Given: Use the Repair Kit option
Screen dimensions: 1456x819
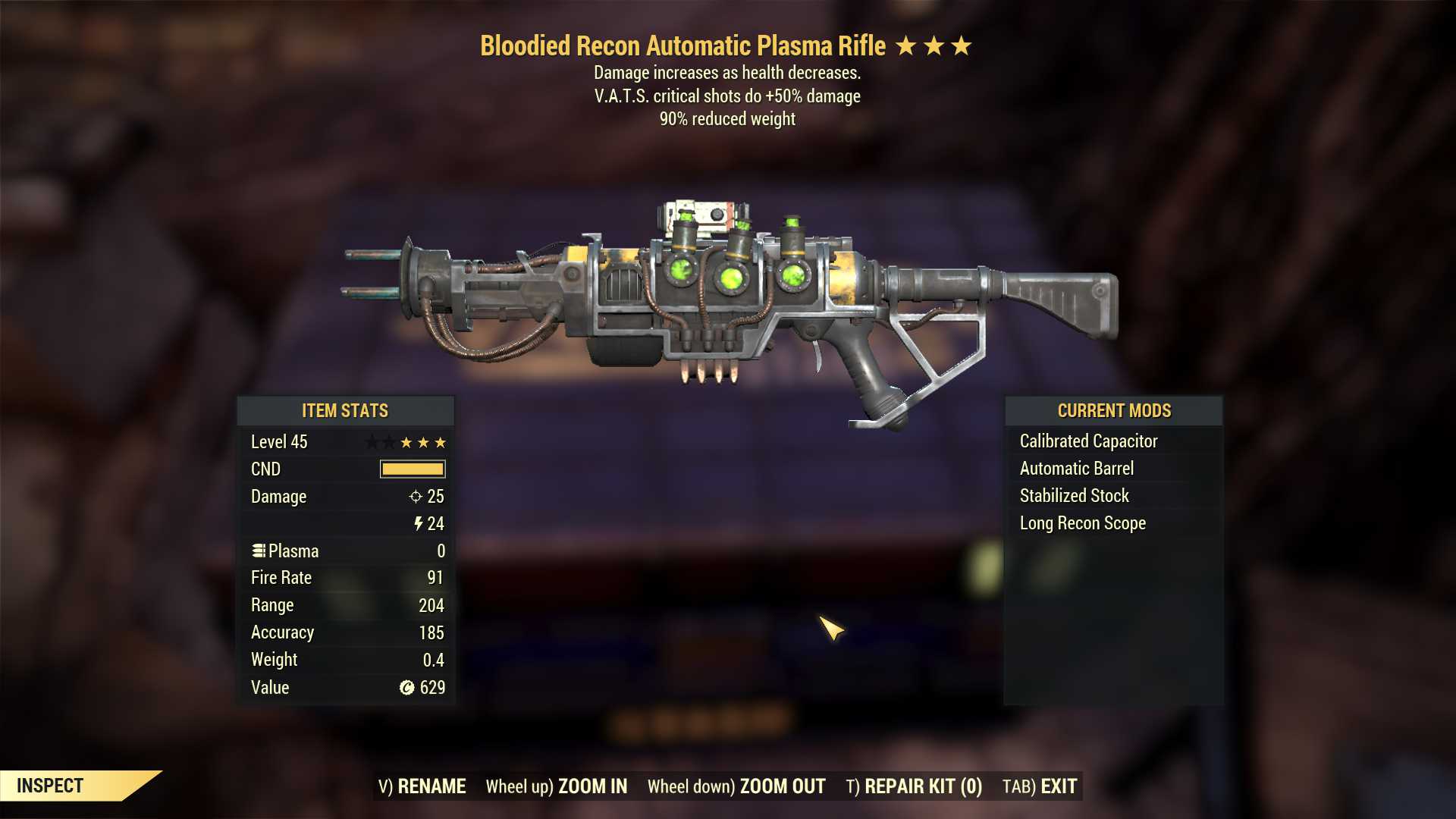Looking at the screenshot, I should [914, 786].
